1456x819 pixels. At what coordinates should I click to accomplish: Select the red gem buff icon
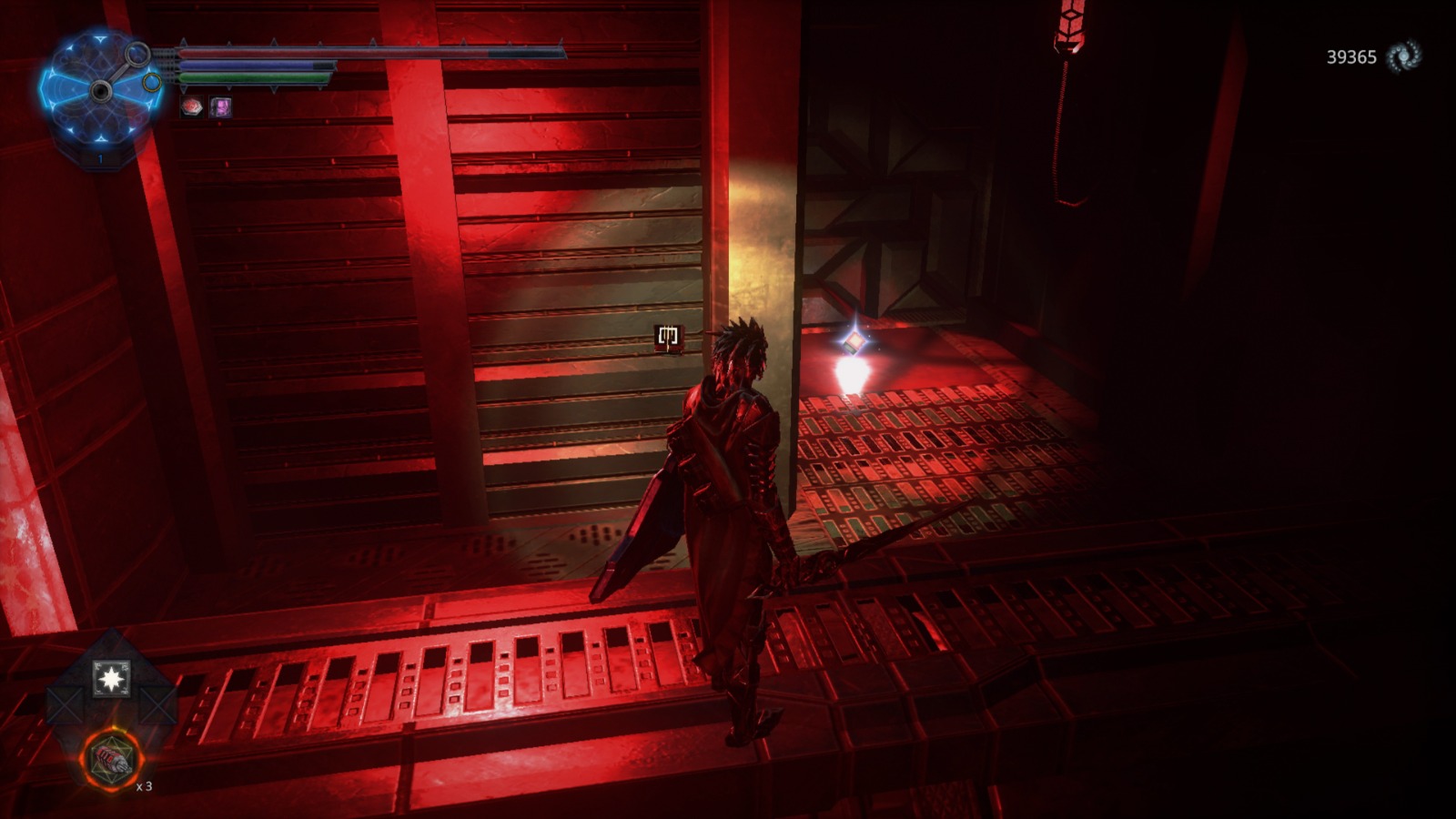192,106
